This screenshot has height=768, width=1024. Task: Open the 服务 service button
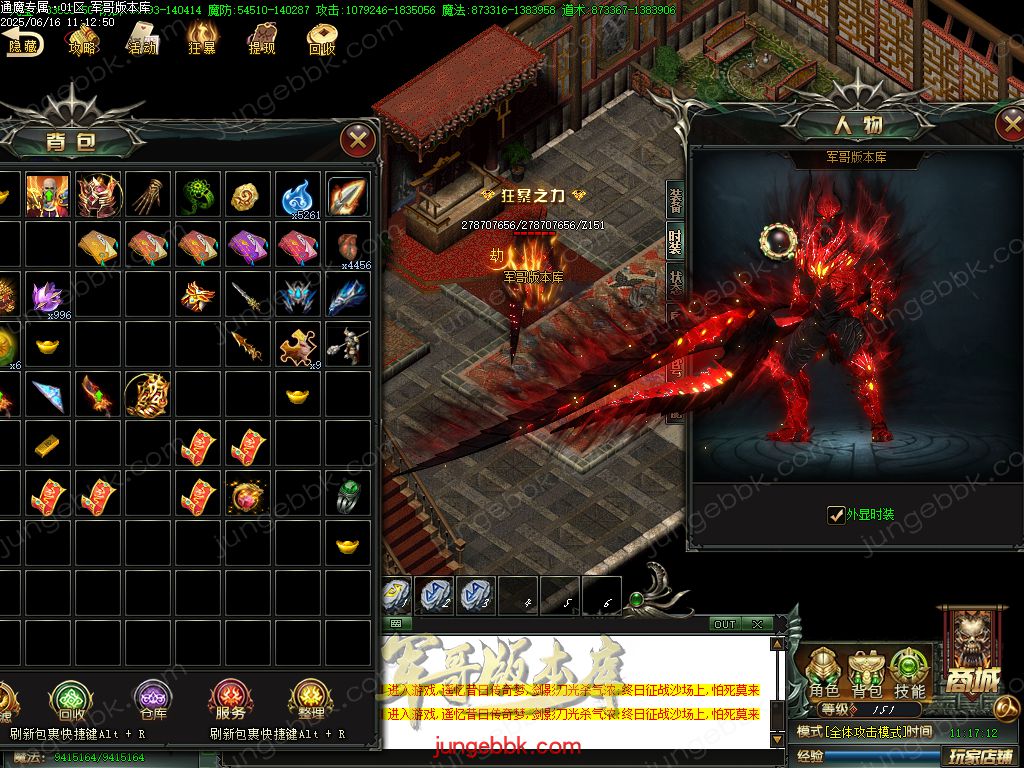(230, 700)
